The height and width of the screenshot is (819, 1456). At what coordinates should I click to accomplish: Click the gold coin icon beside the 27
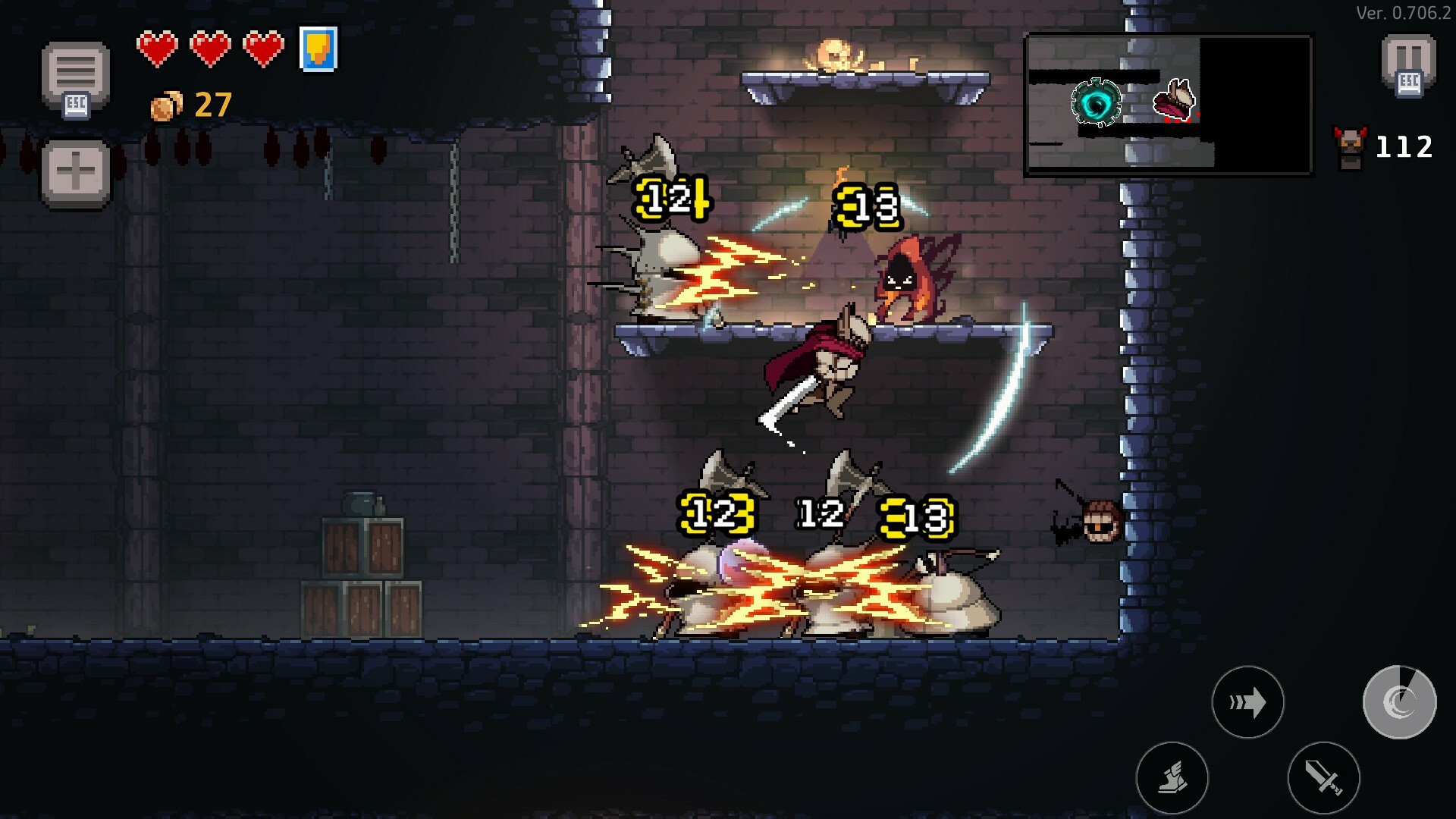tap(165, 105)
